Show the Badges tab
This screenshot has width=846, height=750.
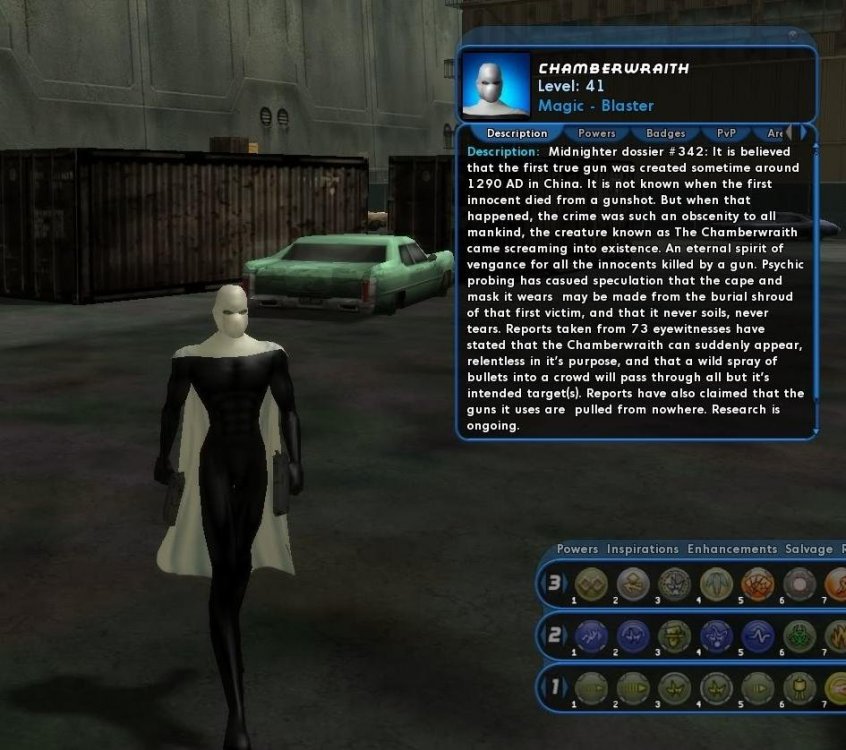pos(665,133)
